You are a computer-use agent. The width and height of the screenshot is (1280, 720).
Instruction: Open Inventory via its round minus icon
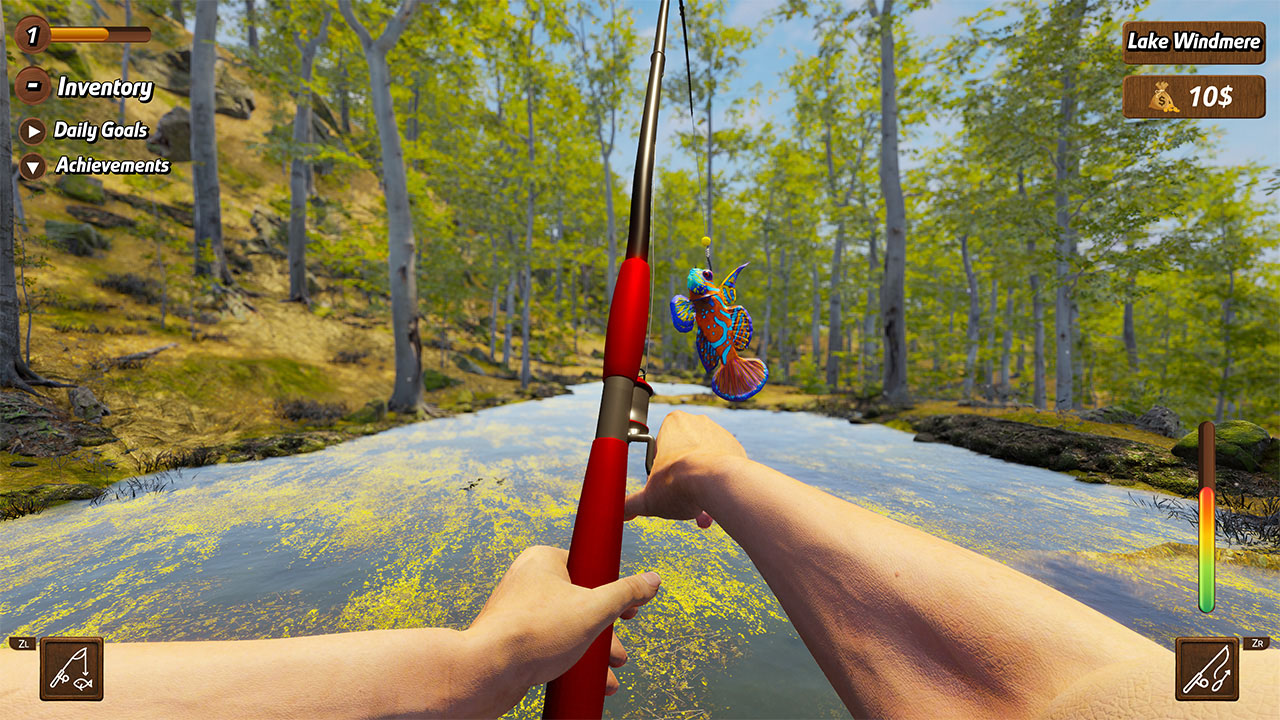(x=33, y=86)
